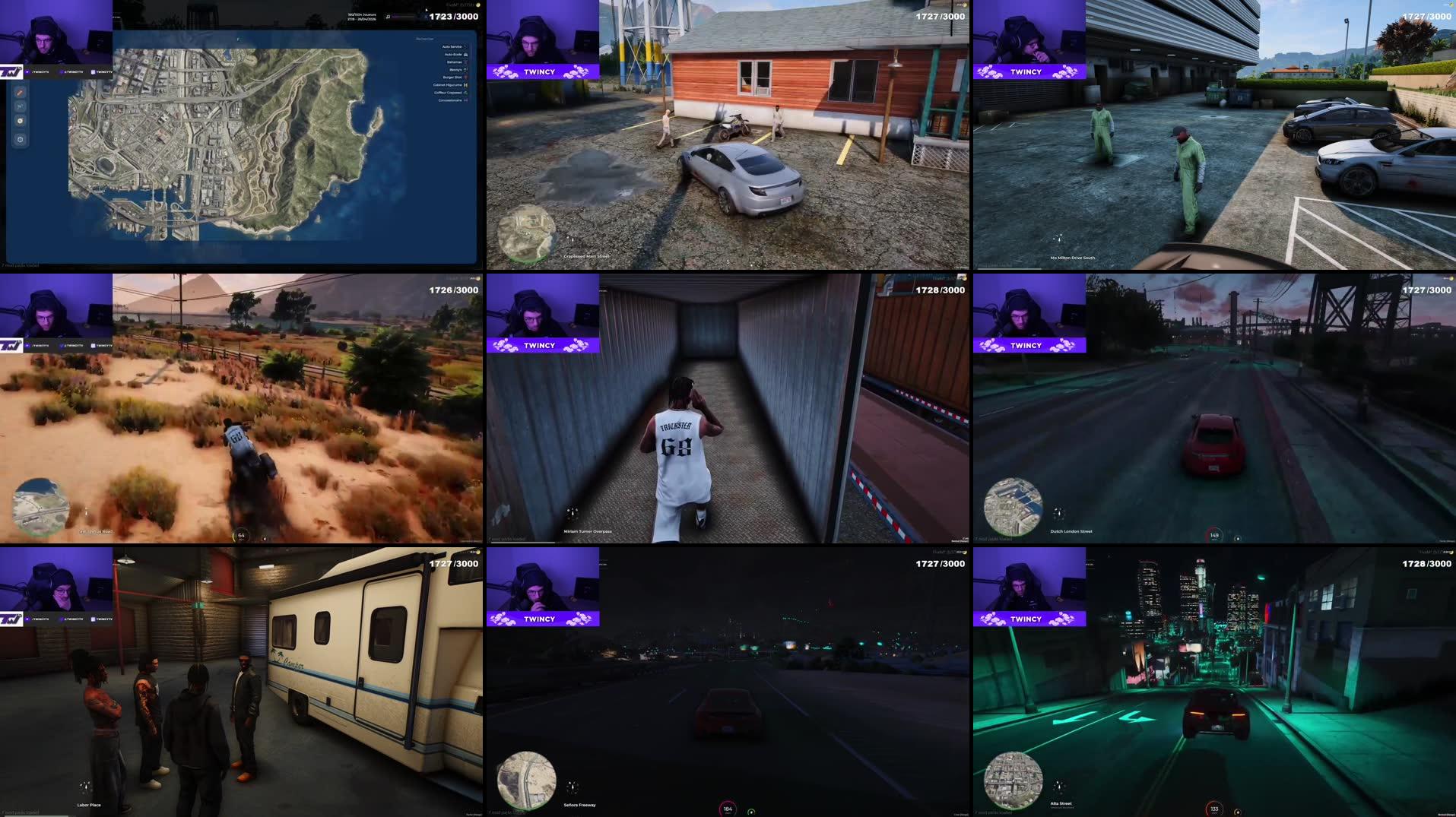1456x817 pixels.
Task: Select Auto Service from the locations list
Action: 452,46
